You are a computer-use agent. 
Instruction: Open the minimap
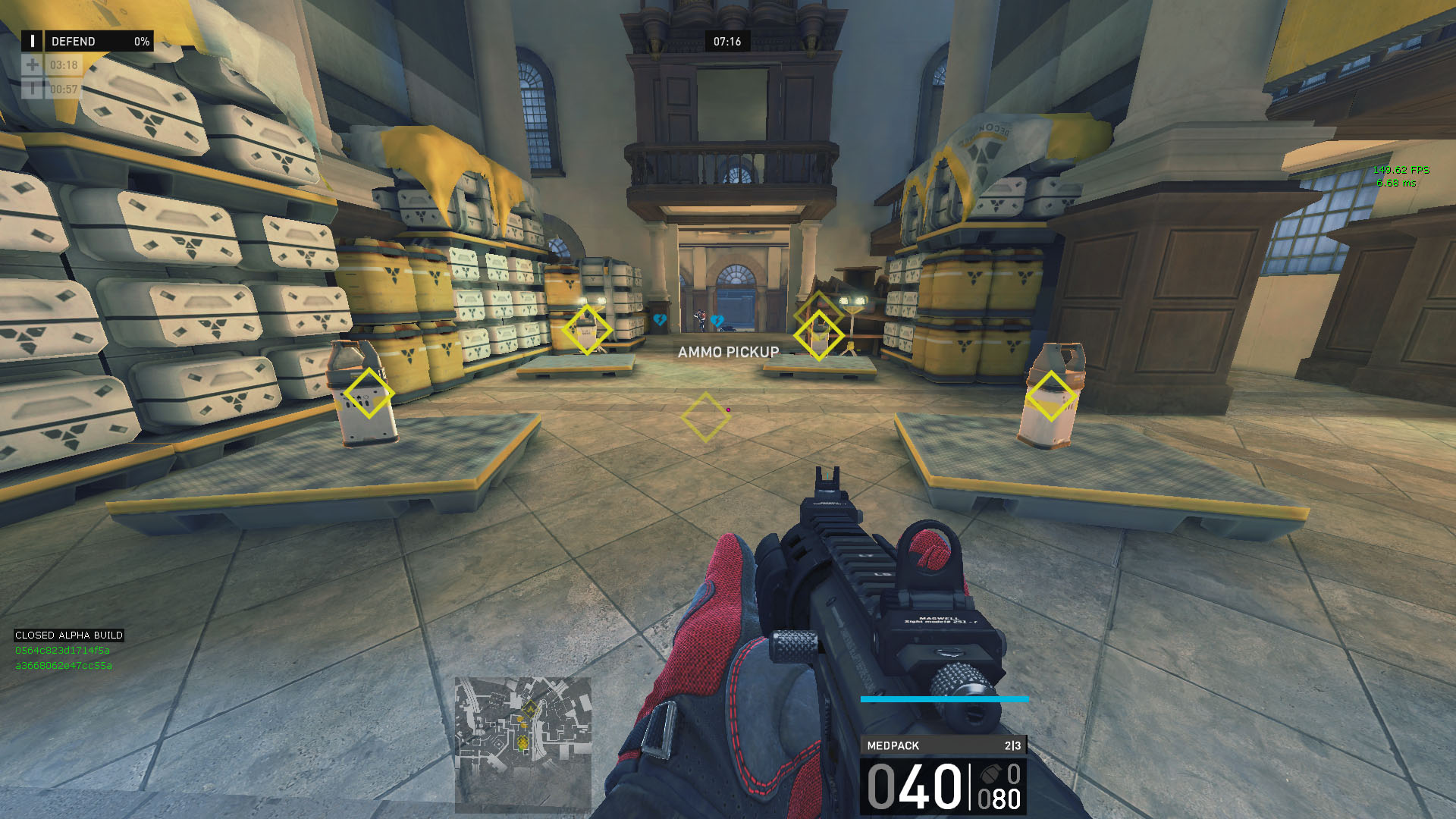[x=522, y=745]
